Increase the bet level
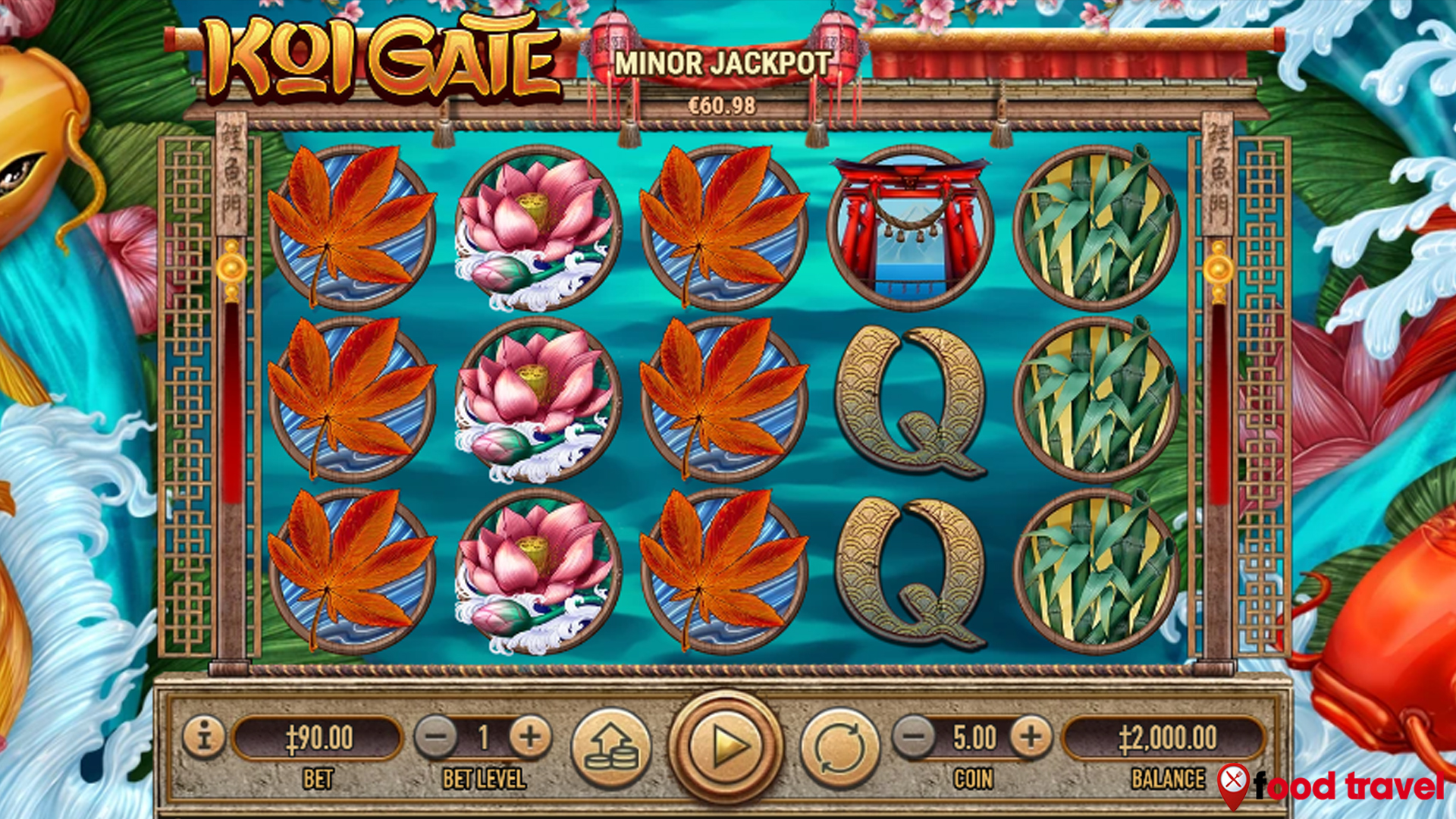1456x819 pixels. 530,737
